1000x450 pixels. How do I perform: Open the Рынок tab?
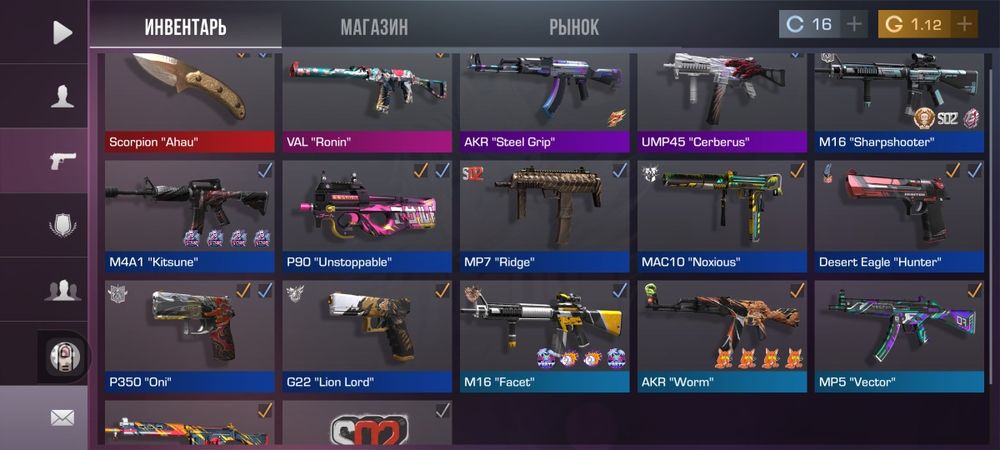[574, 27]
